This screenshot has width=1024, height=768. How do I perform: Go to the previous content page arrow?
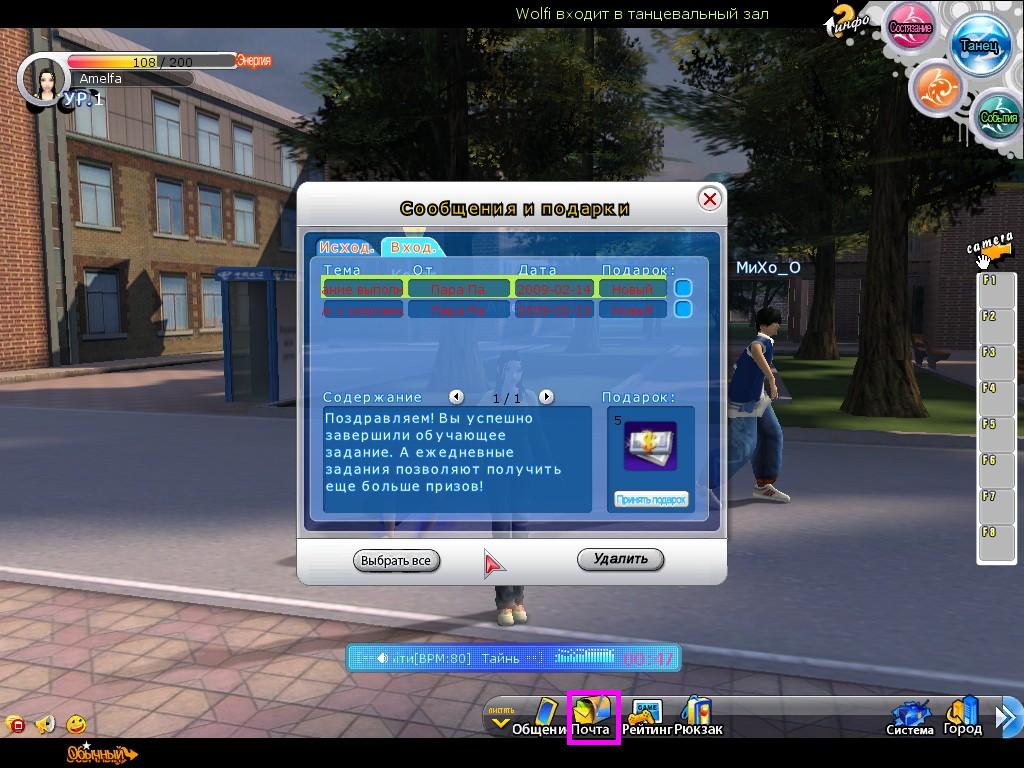[456, 397]
